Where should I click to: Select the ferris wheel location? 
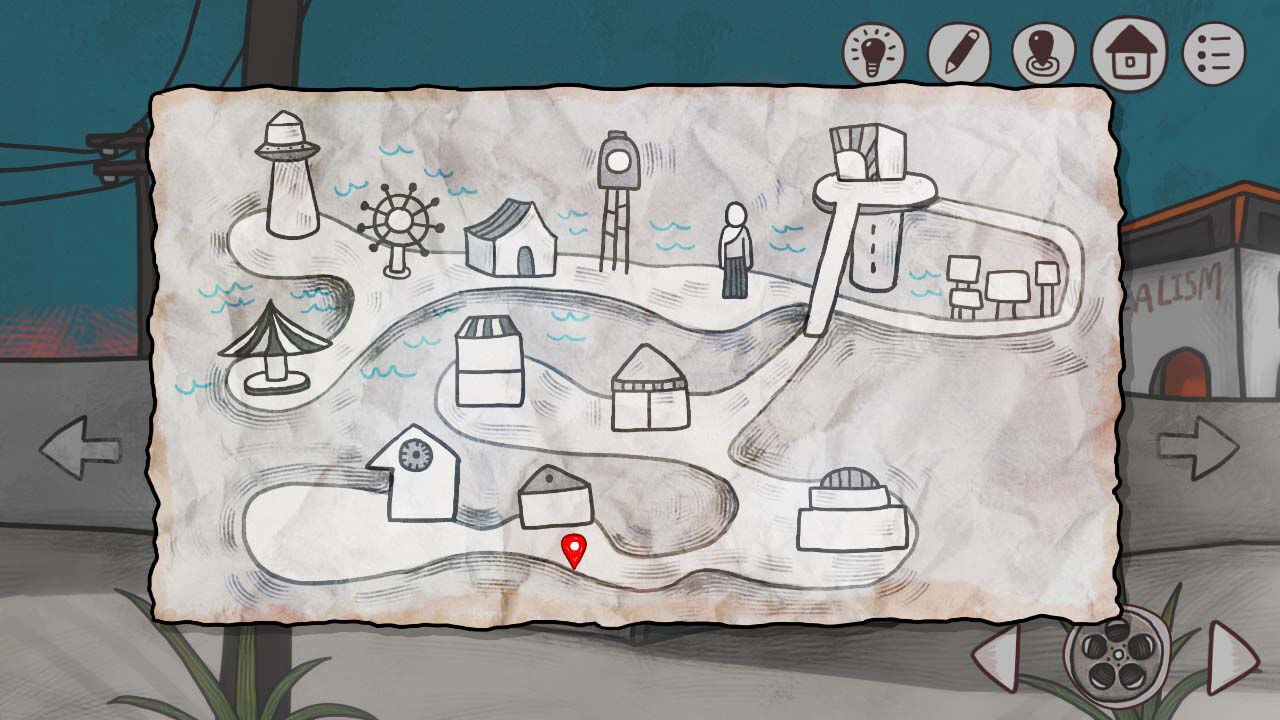[x=399, y=220]
